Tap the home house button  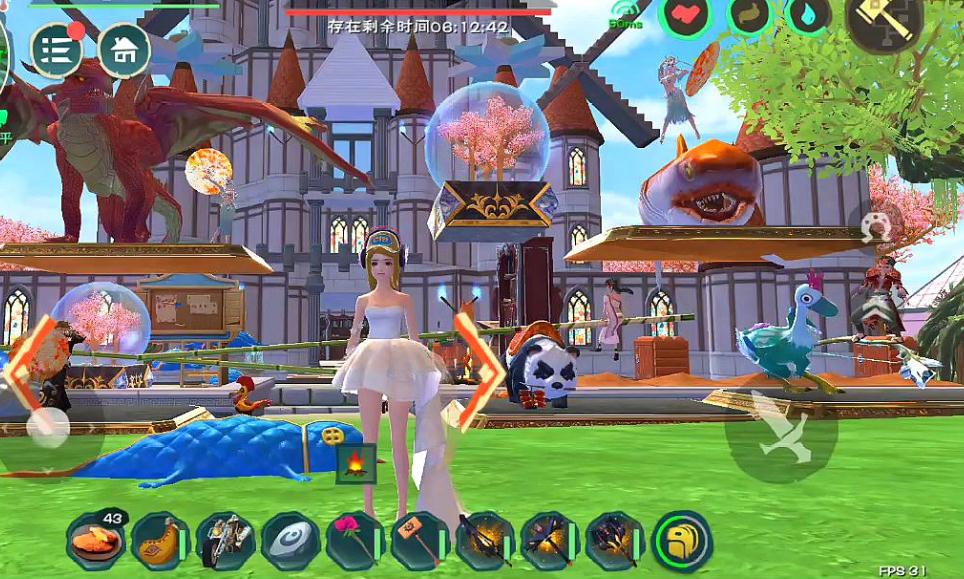pos(124,50)
